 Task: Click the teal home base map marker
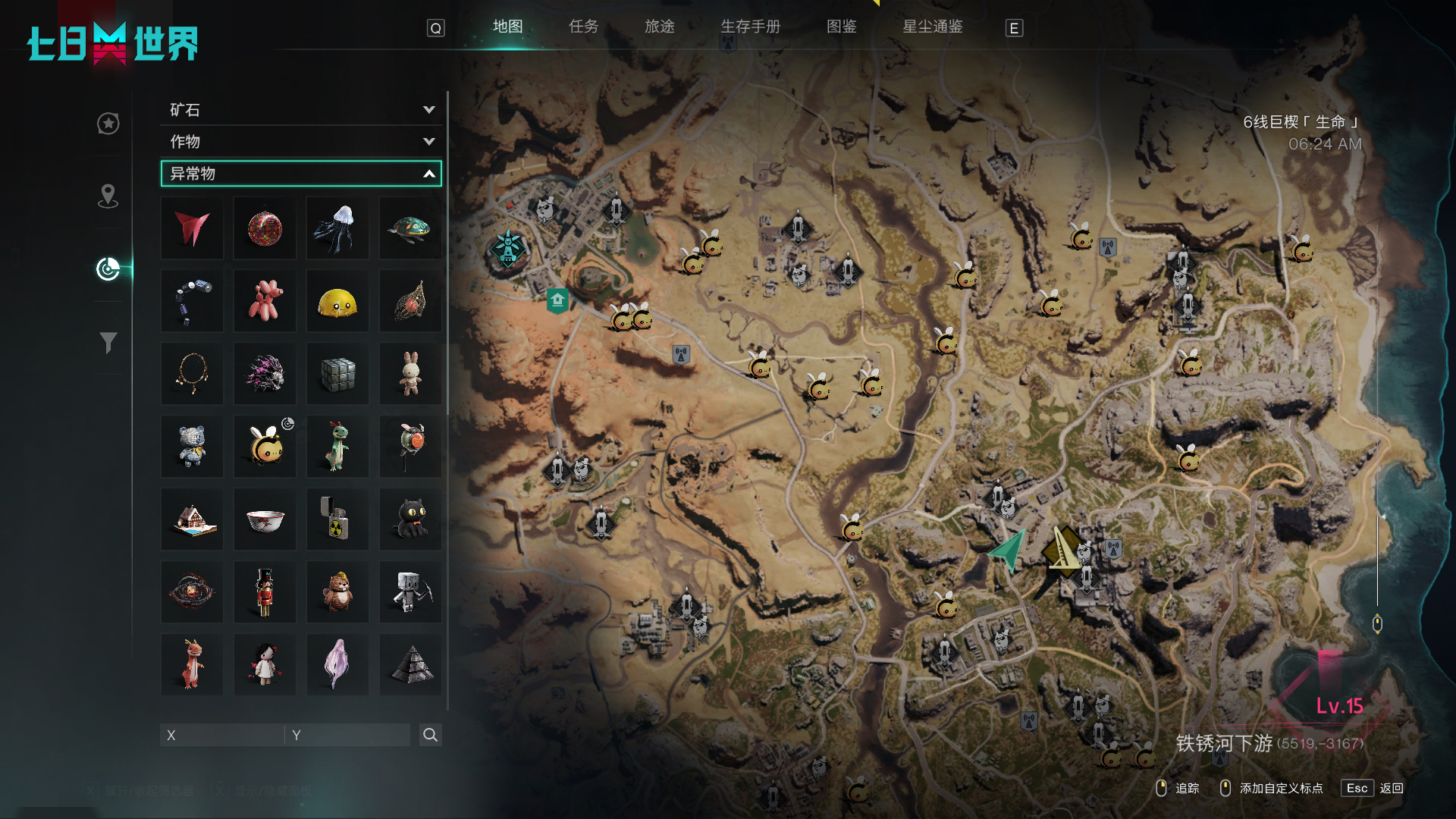(557, 300)
